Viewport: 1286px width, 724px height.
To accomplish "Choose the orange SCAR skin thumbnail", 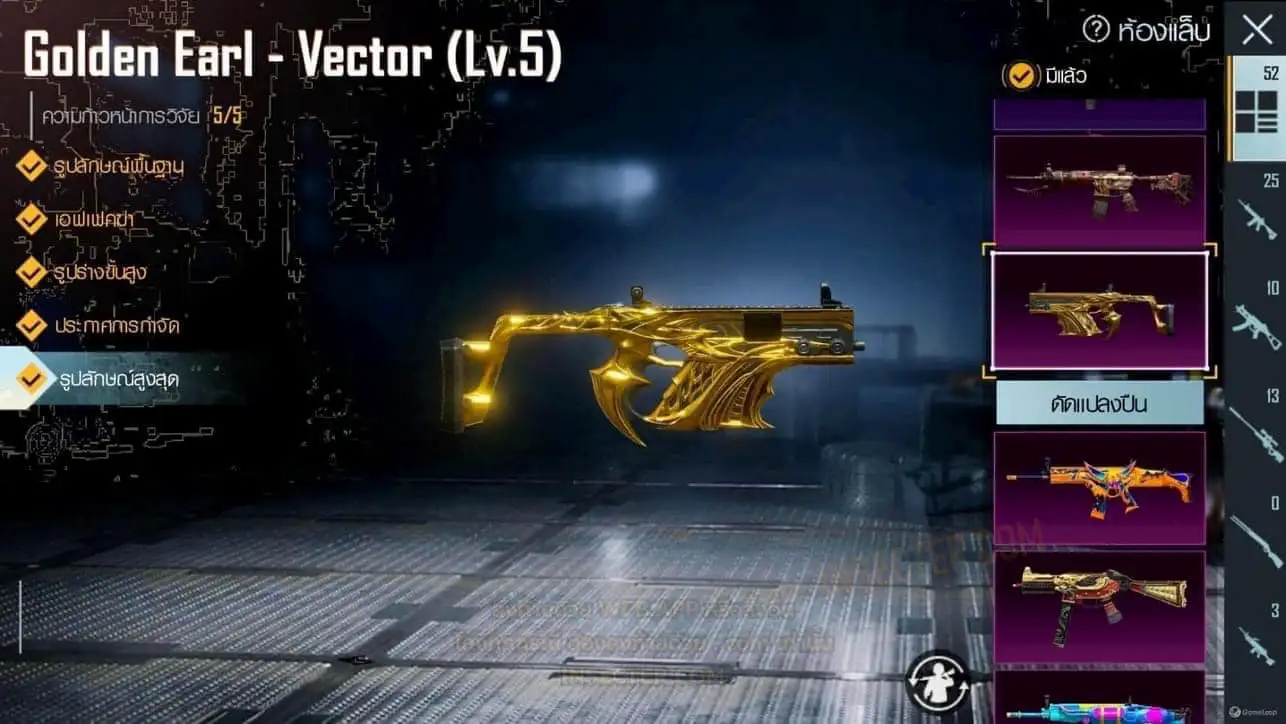I will (1099, 487).
